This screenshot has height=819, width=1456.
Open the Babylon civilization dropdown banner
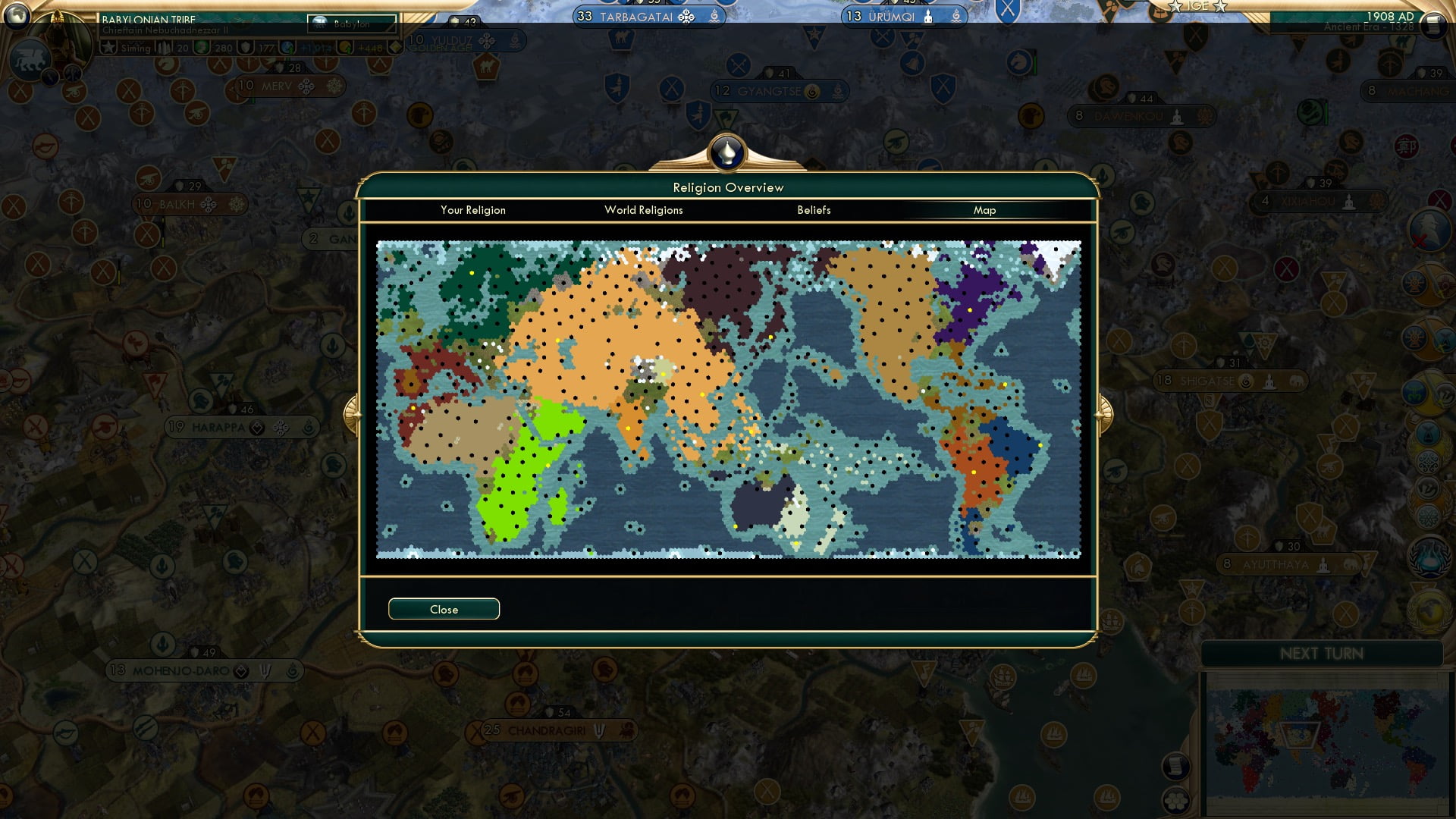point(353,24)
